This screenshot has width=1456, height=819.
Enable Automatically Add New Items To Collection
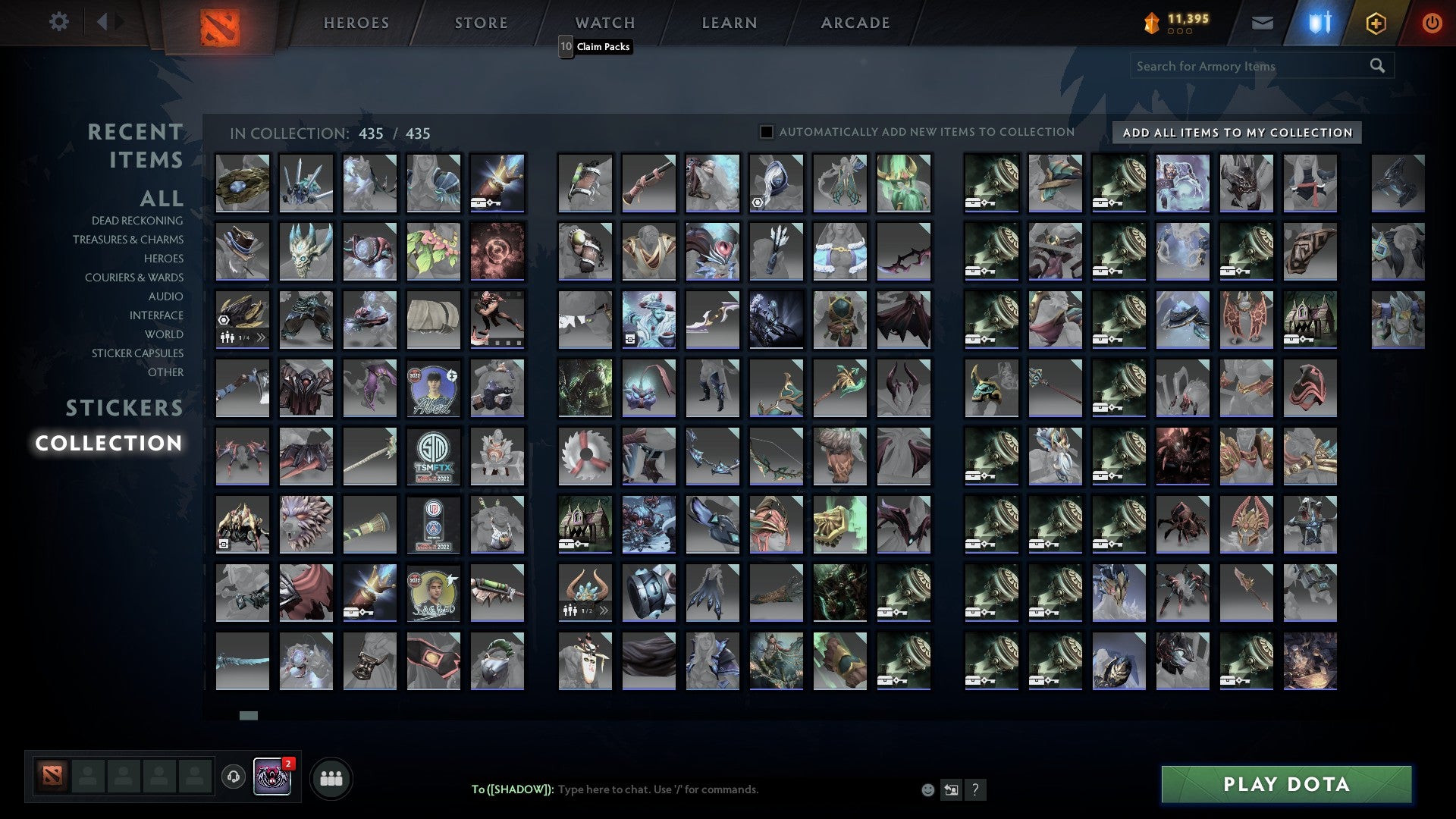767,131
